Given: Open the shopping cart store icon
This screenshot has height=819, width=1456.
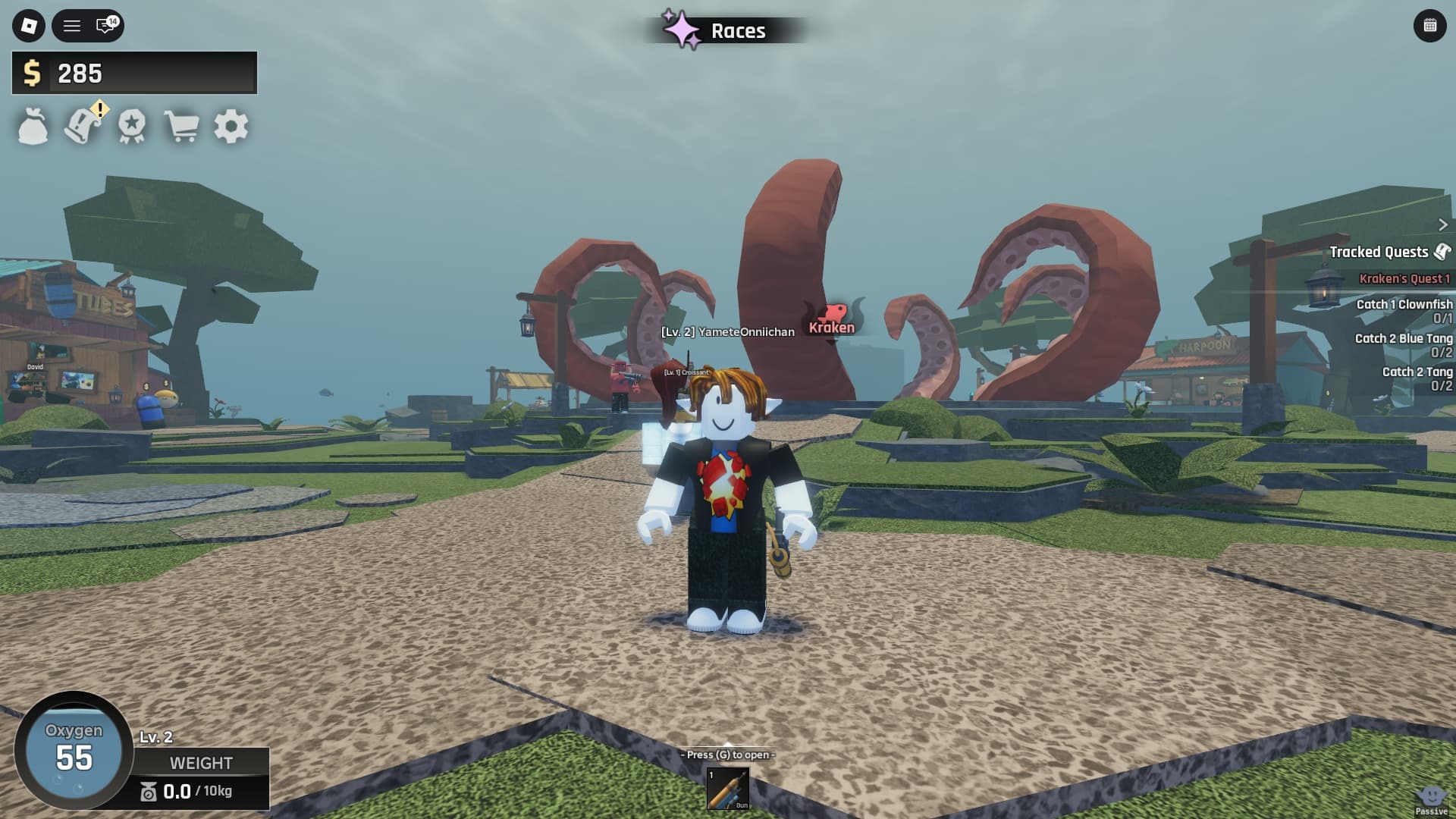Looking at the screenshot, I should click(182, 127).
